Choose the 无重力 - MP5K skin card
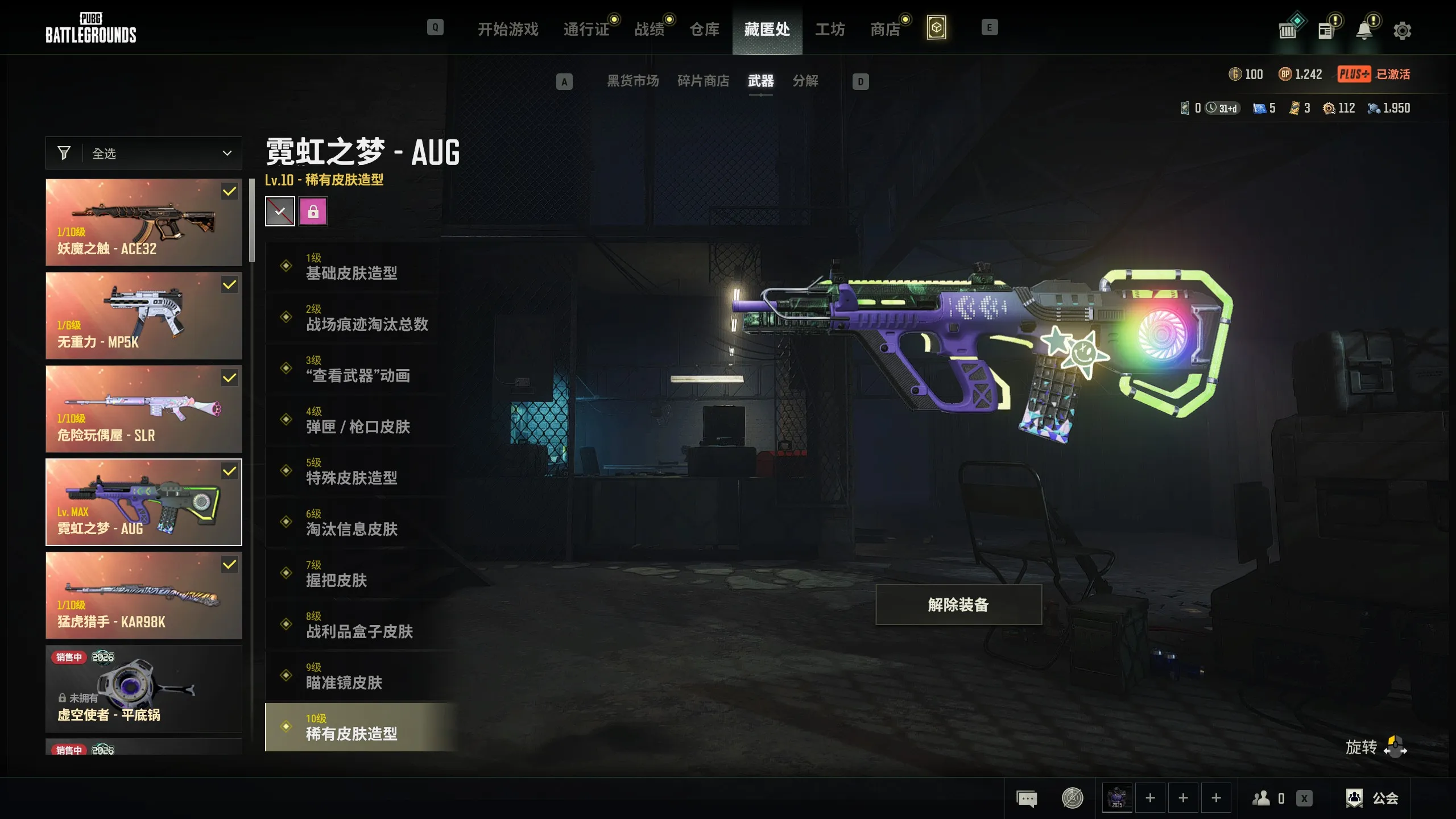The width and height of the screenshot is (1456, 819). point(144,316)
